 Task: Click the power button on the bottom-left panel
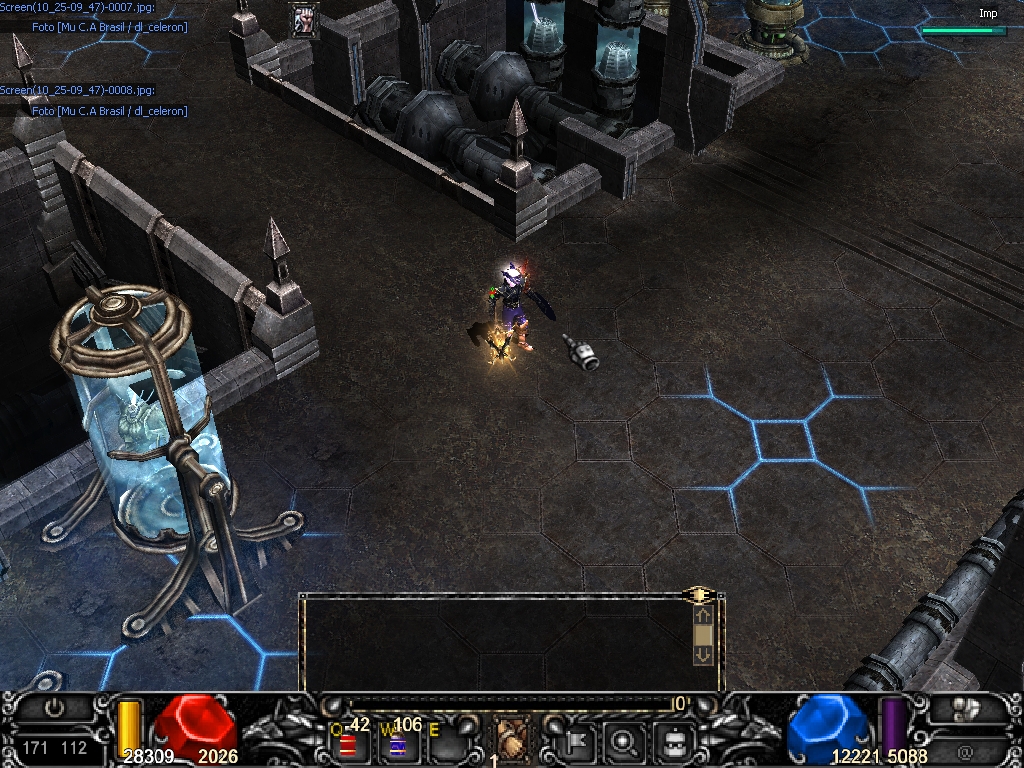[x=54, y=708]
